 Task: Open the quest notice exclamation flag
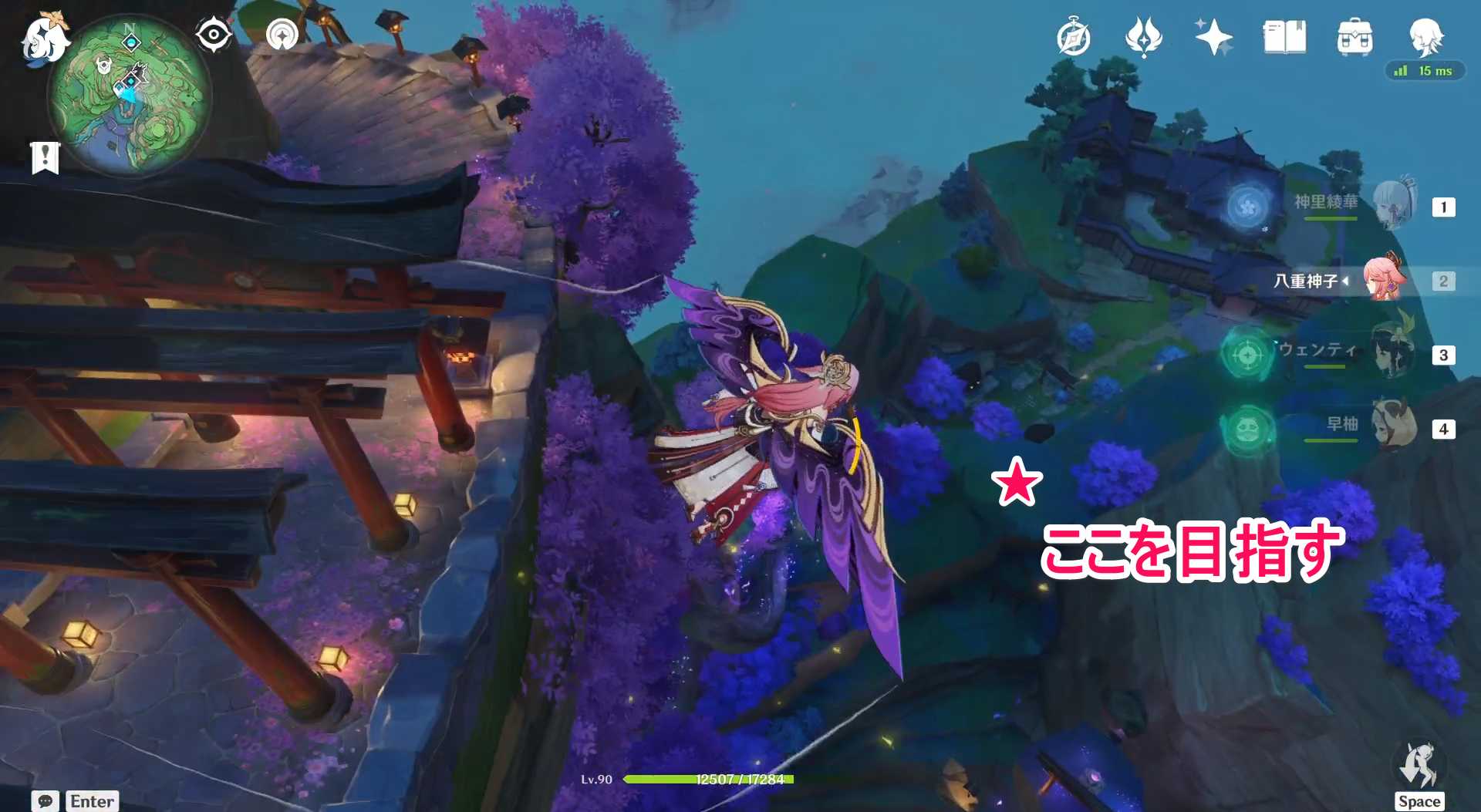tap(45, 157)
